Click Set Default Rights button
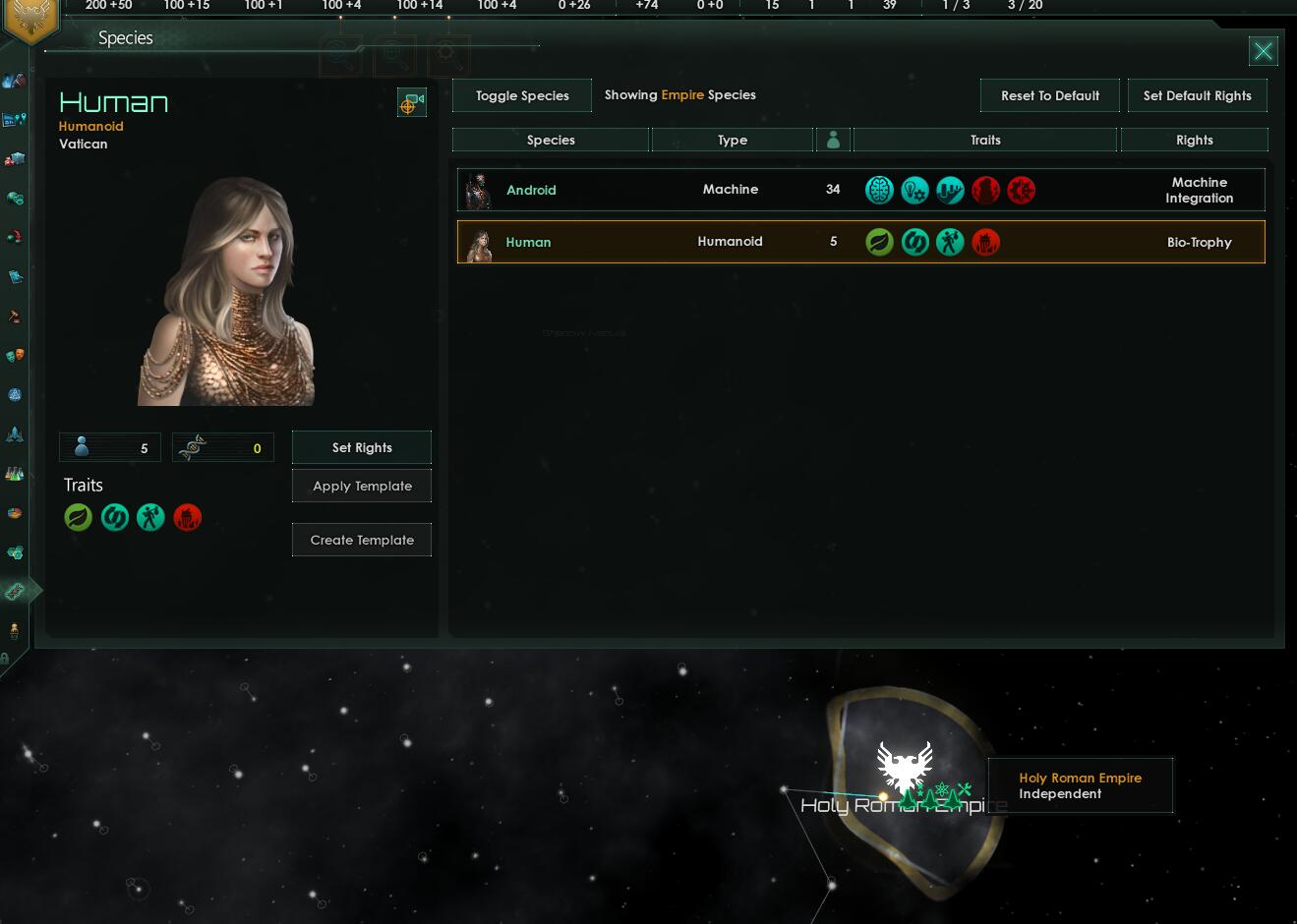 (x=1197, y=95)
